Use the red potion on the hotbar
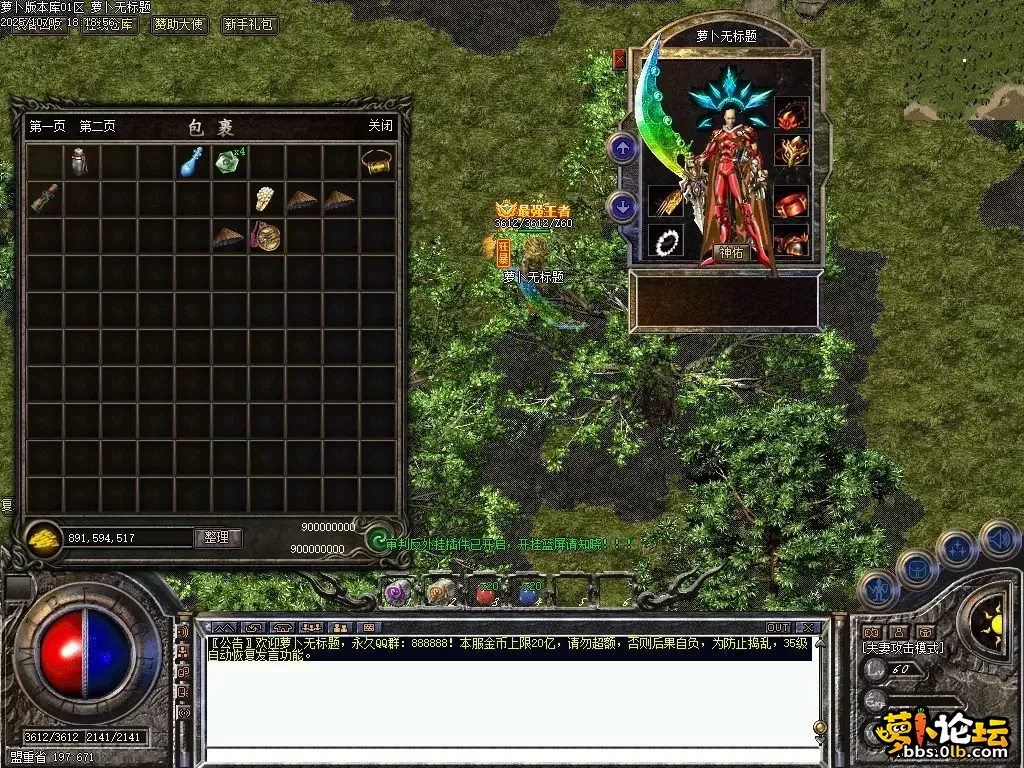The height and width of the screenshot is (768, 1024). click(x=486, y=593)
